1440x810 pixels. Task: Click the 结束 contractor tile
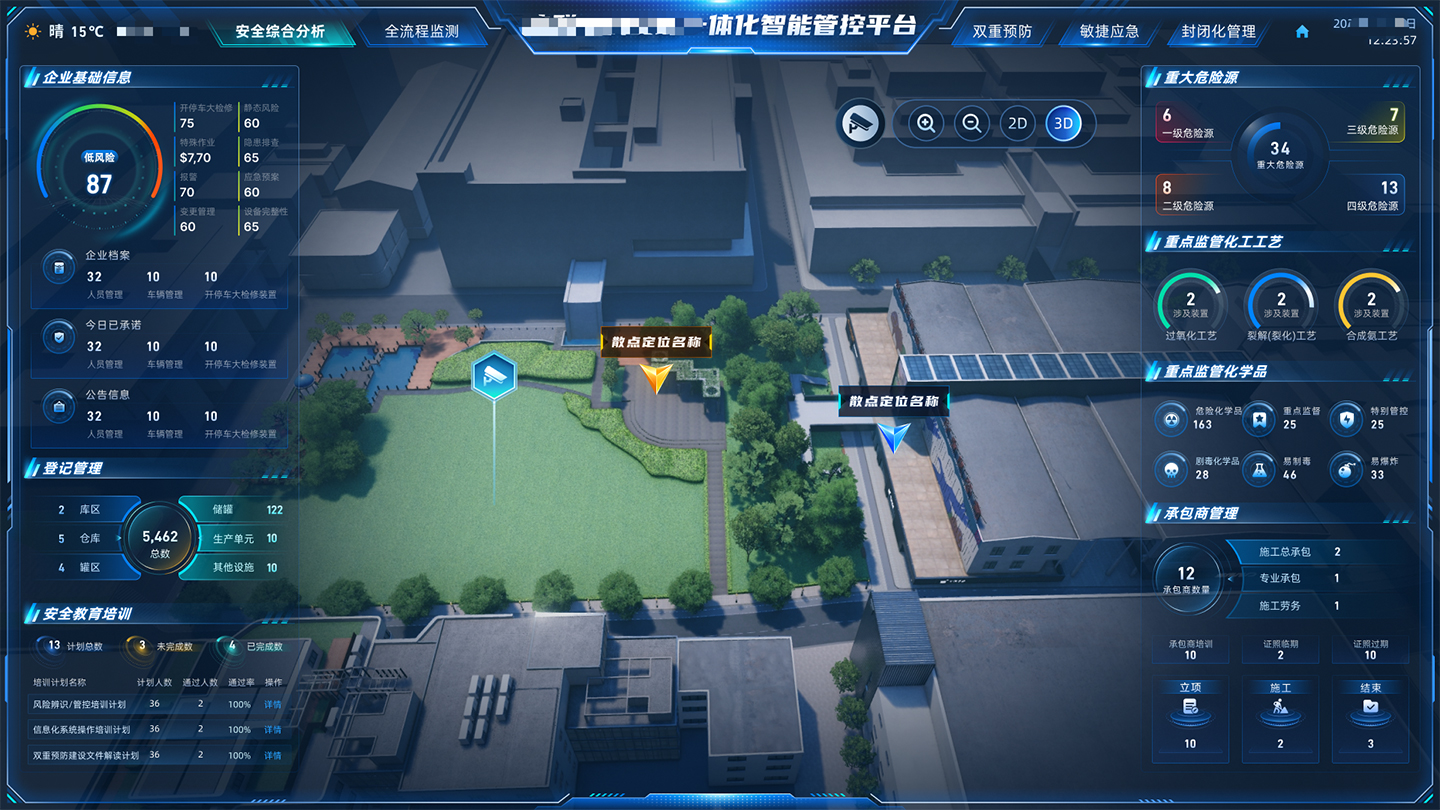point(1370,716)
